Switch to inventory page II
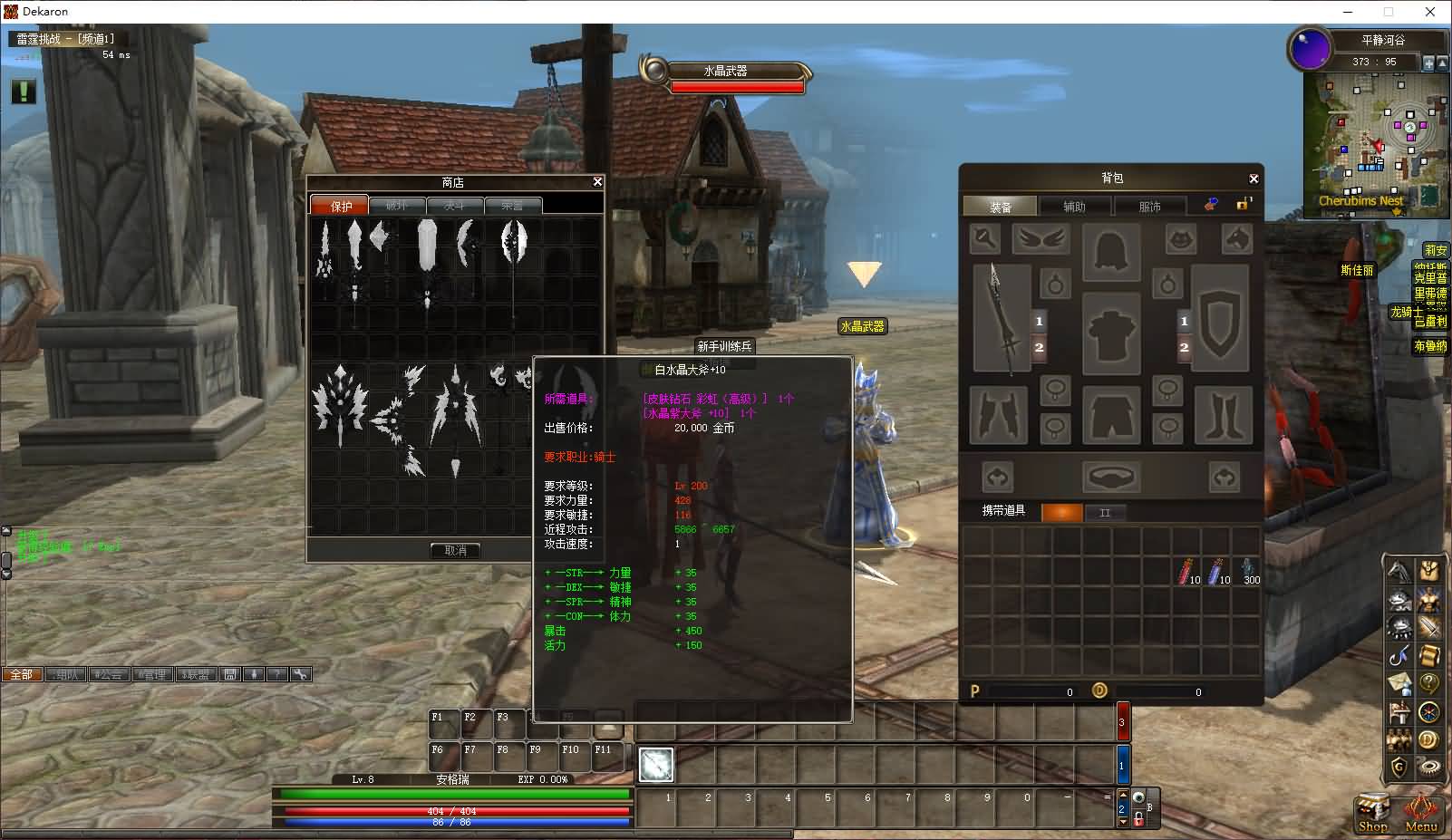Image resolution: width=1452 pixels, height=840 pixels. 1104,513
